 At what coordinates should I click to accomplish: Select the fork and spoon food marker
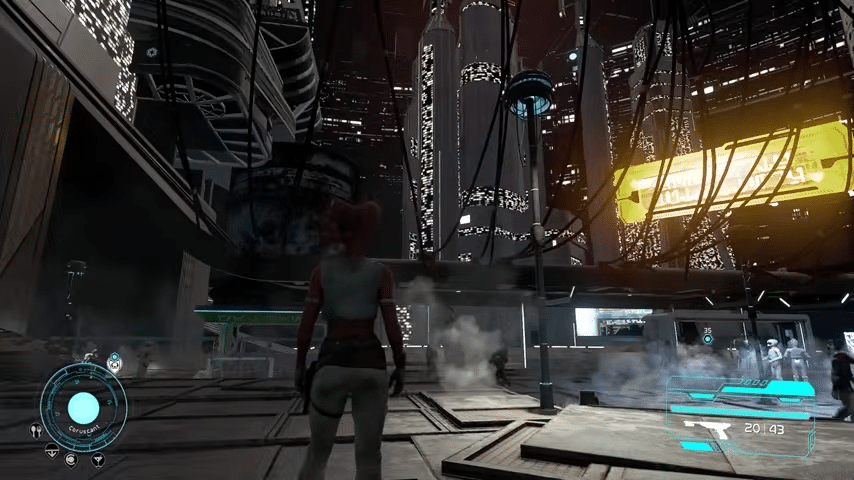[36, 431]
